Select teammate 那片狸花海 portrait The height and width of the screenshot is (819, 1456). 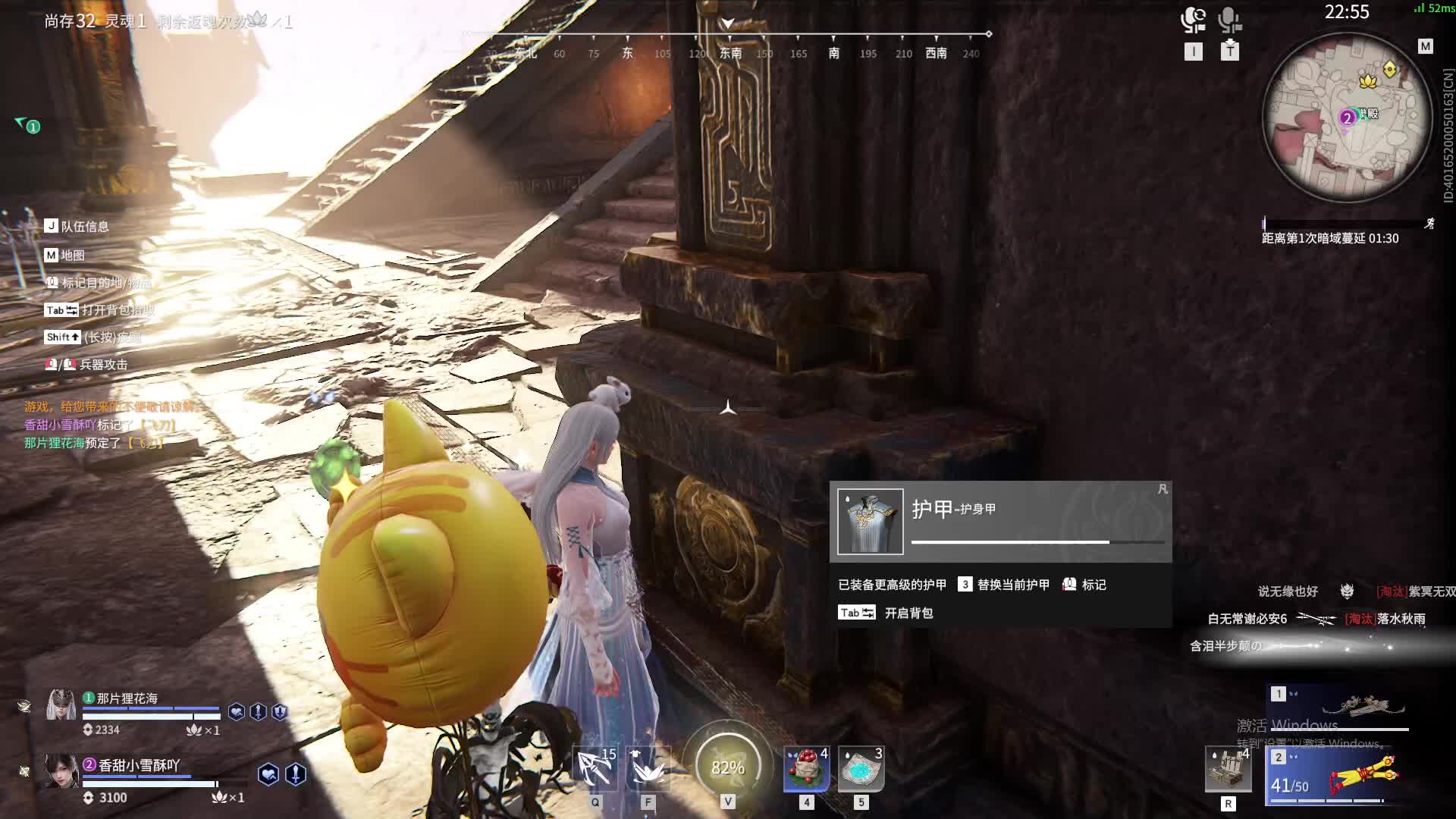click(x=61, y=705)
